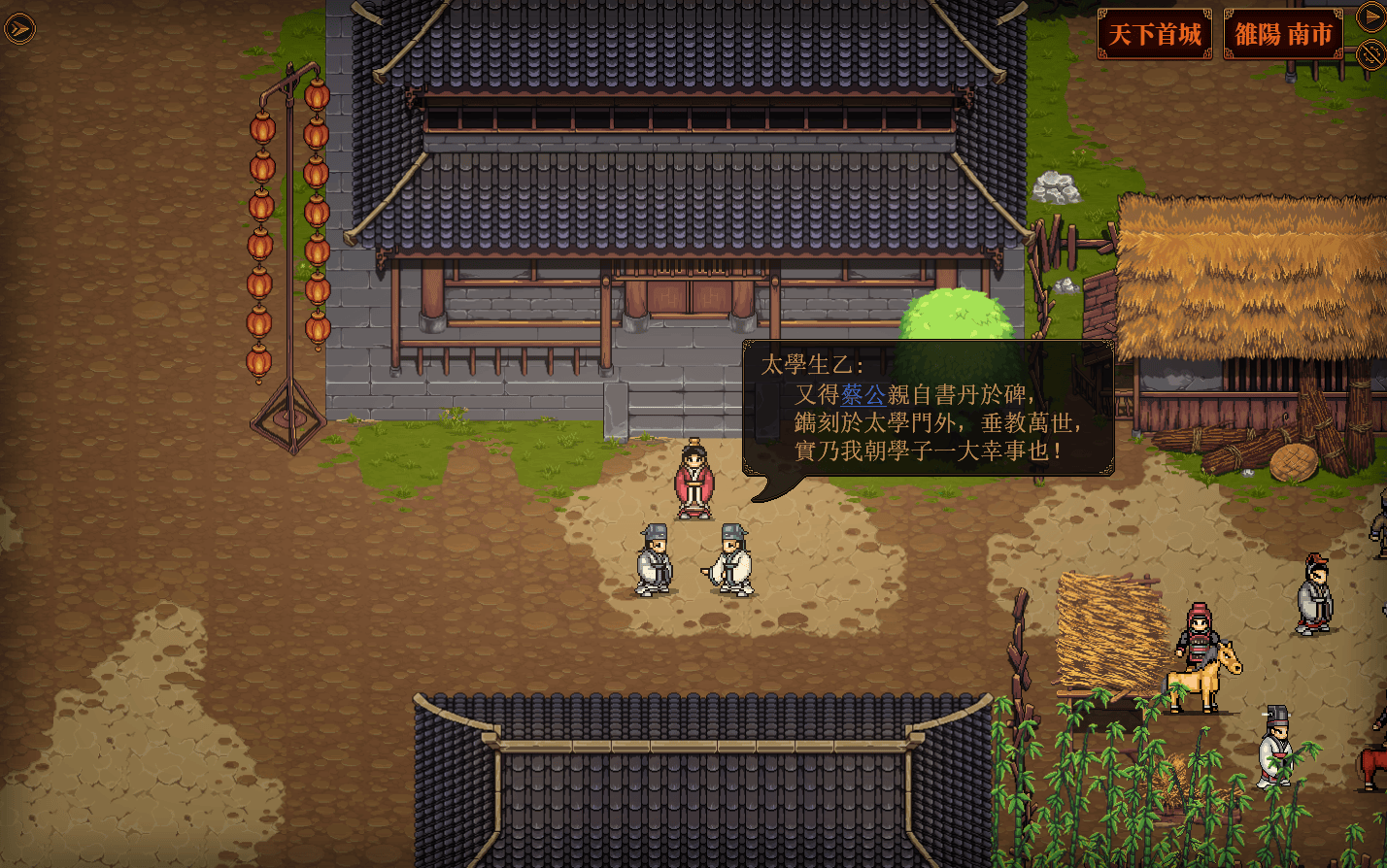Click the play triangle round button
Image resolution: width=1387 pixels, height=868 pixels.
tap(1370, 17)
